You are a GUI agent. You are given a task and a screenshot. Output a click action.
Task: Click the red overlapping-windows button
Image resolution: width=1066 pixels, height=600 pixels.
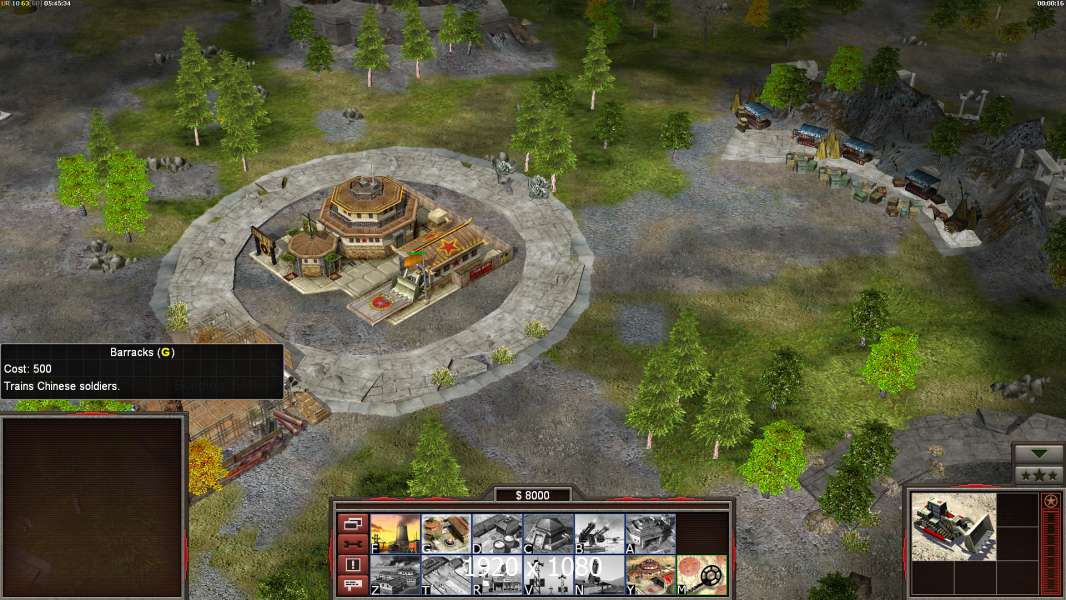coord(352,523)
